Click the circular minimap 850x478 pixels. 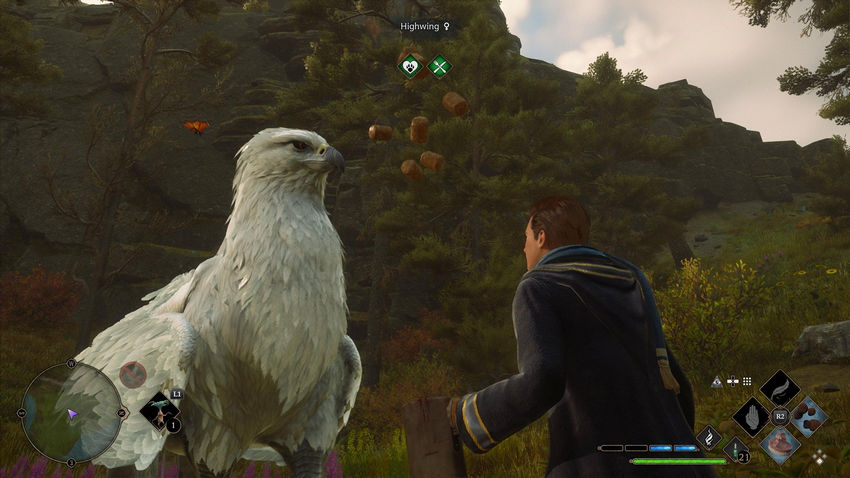click(71, 412)
